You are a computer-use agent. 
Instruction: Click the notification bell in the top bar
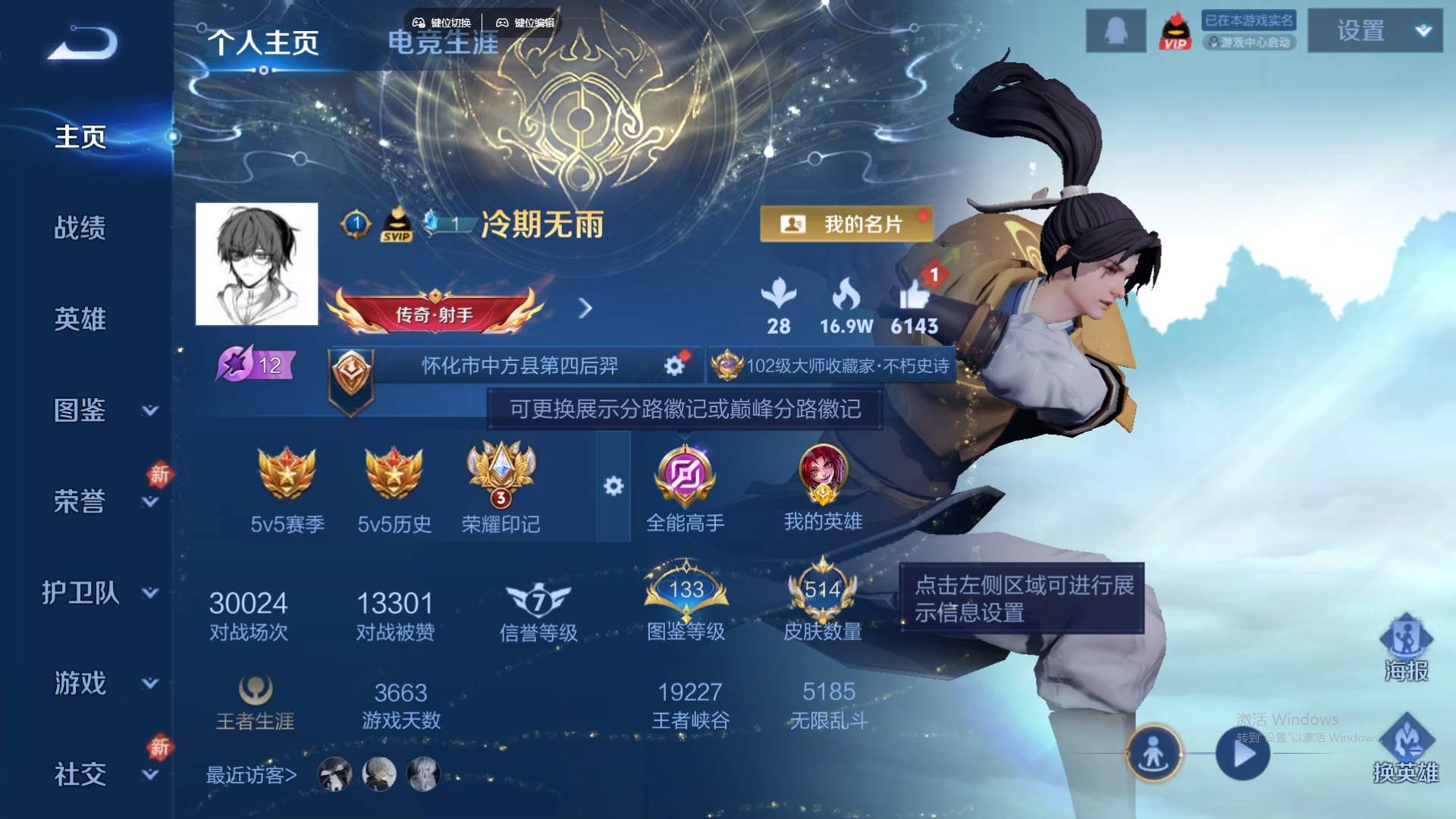click(1116, 30)
